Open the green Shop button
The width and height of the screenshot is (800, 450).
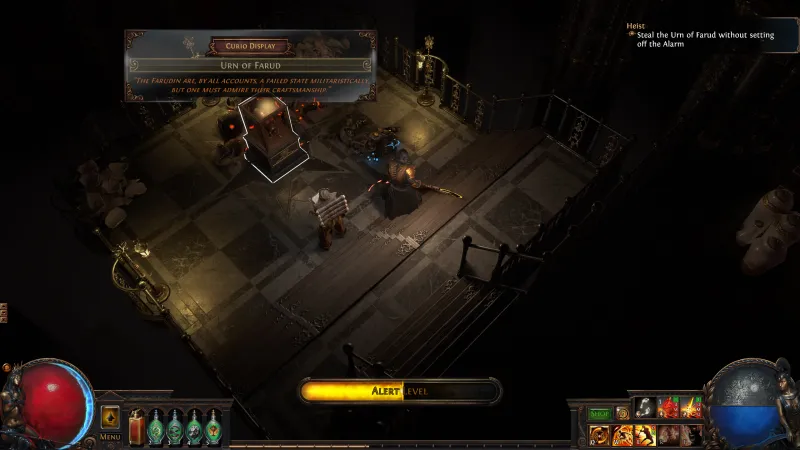tap(599, 413)
